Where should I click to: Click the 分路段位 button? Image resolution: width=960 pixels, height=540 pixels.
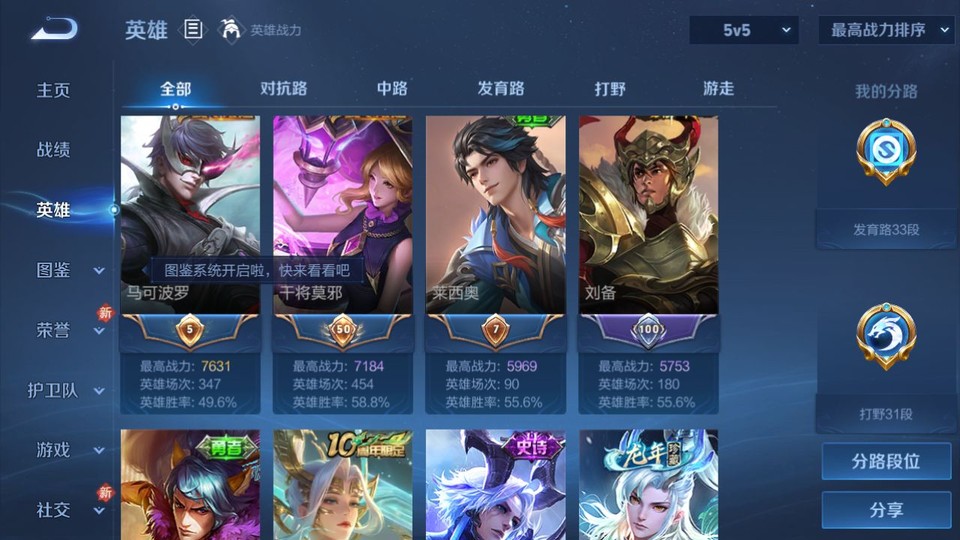(886, 462)
